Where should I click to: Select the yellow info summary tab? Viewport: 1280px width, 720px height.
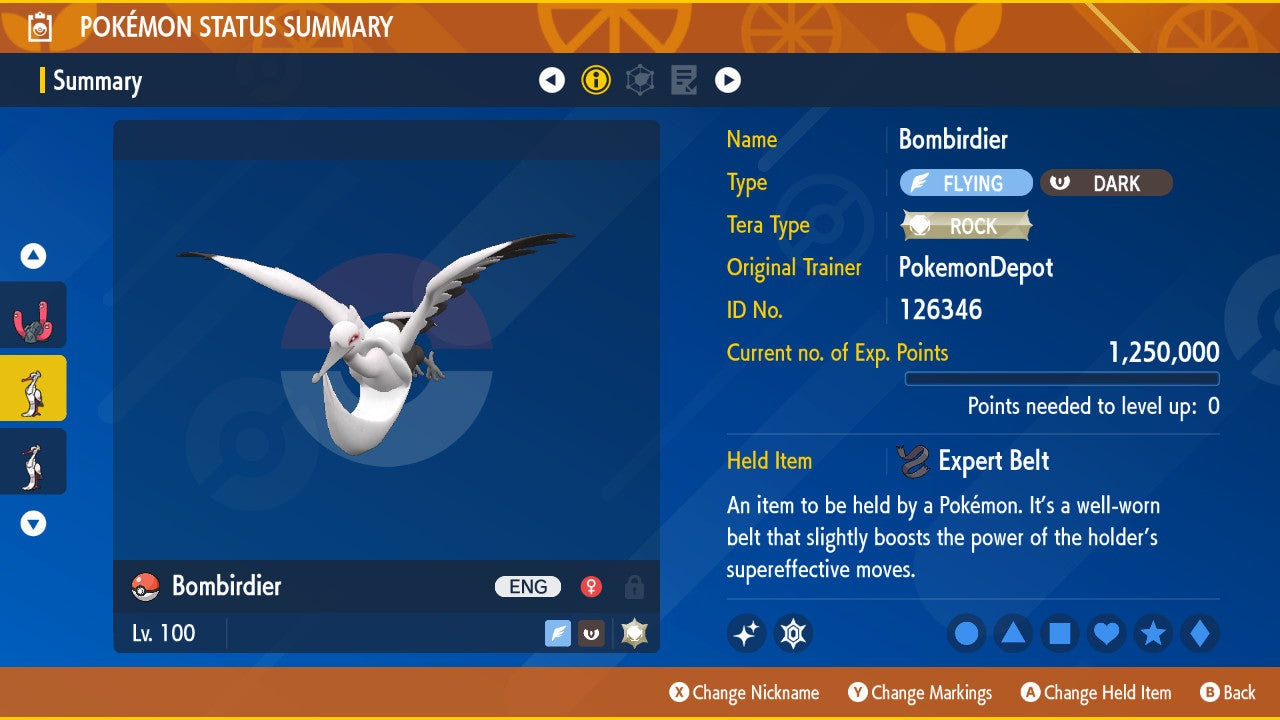(x=596, y=80)
